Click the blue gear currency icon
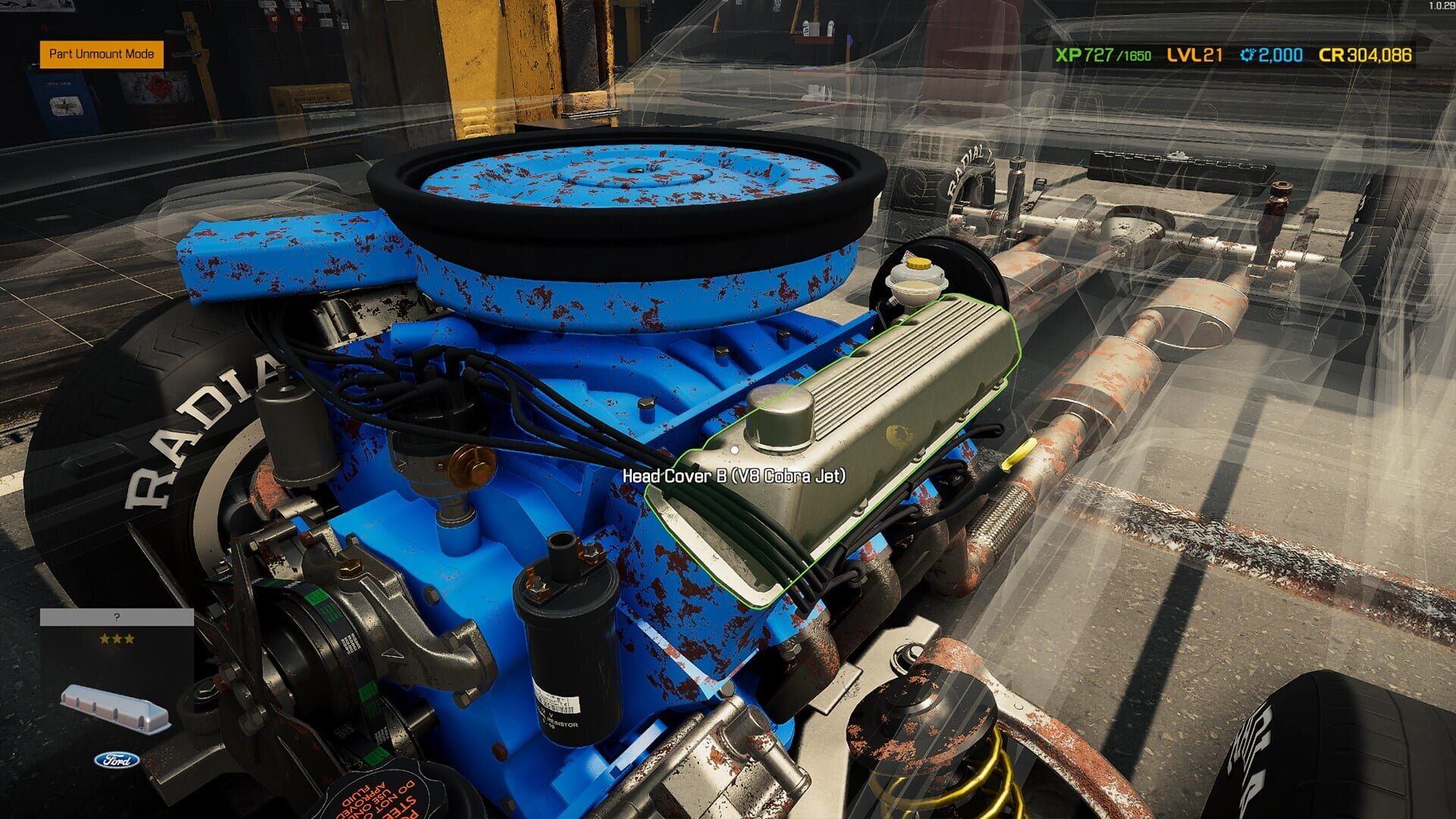The image size is (1456, 819). (1247, 55)
